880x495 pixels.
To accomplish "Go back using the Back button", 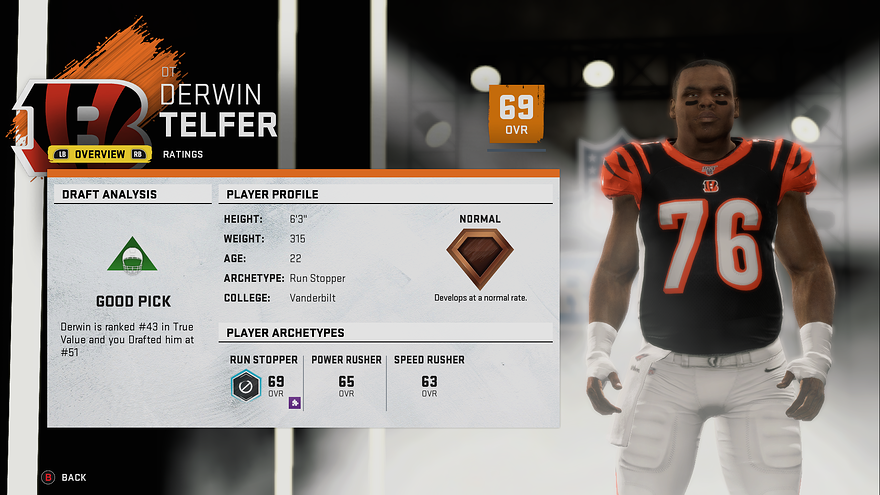I will (65, 478).
